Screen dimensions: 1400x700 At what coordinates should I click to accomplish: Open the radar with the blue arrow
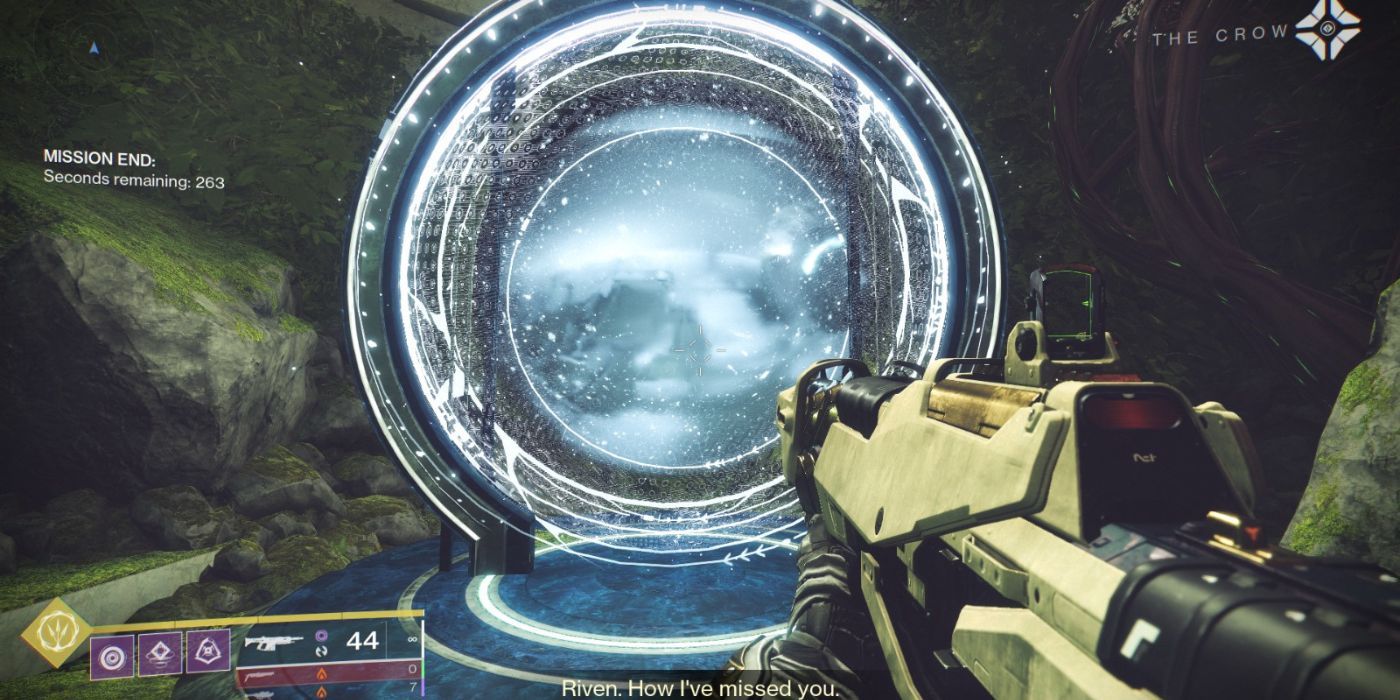point(93,46)
